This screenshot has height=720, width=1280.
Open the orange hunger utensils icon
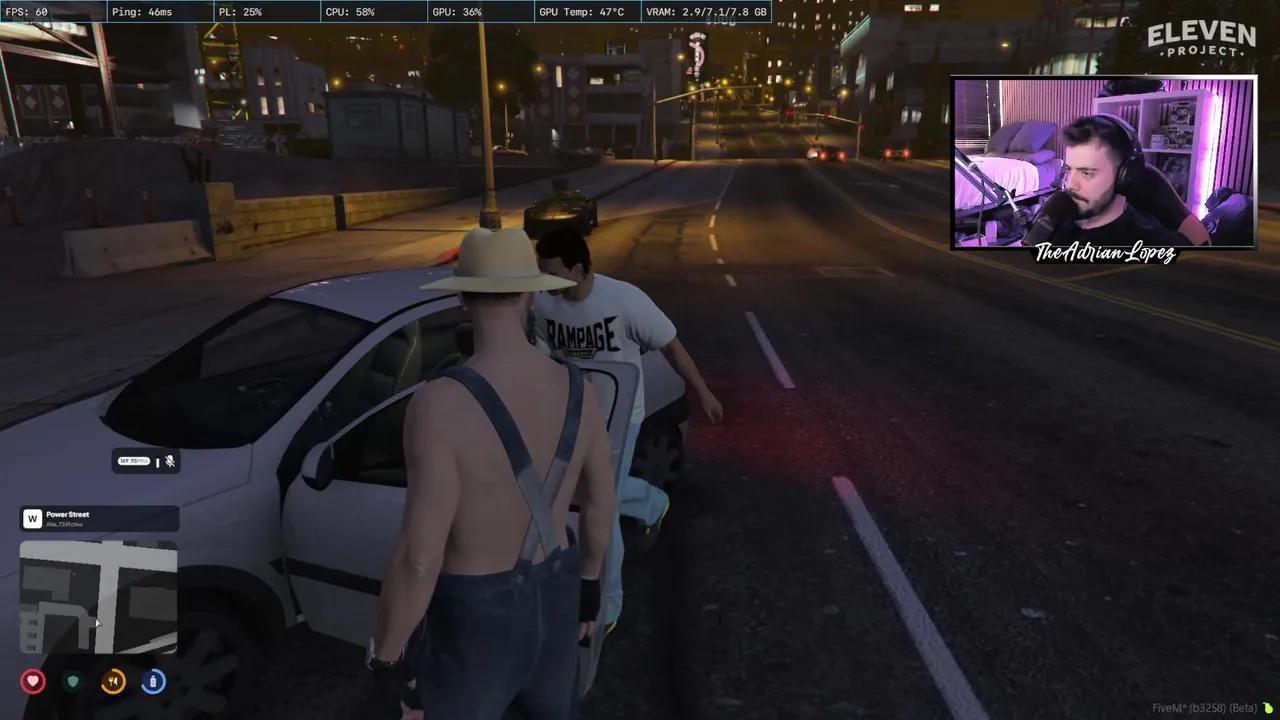[x=113, y=681]
